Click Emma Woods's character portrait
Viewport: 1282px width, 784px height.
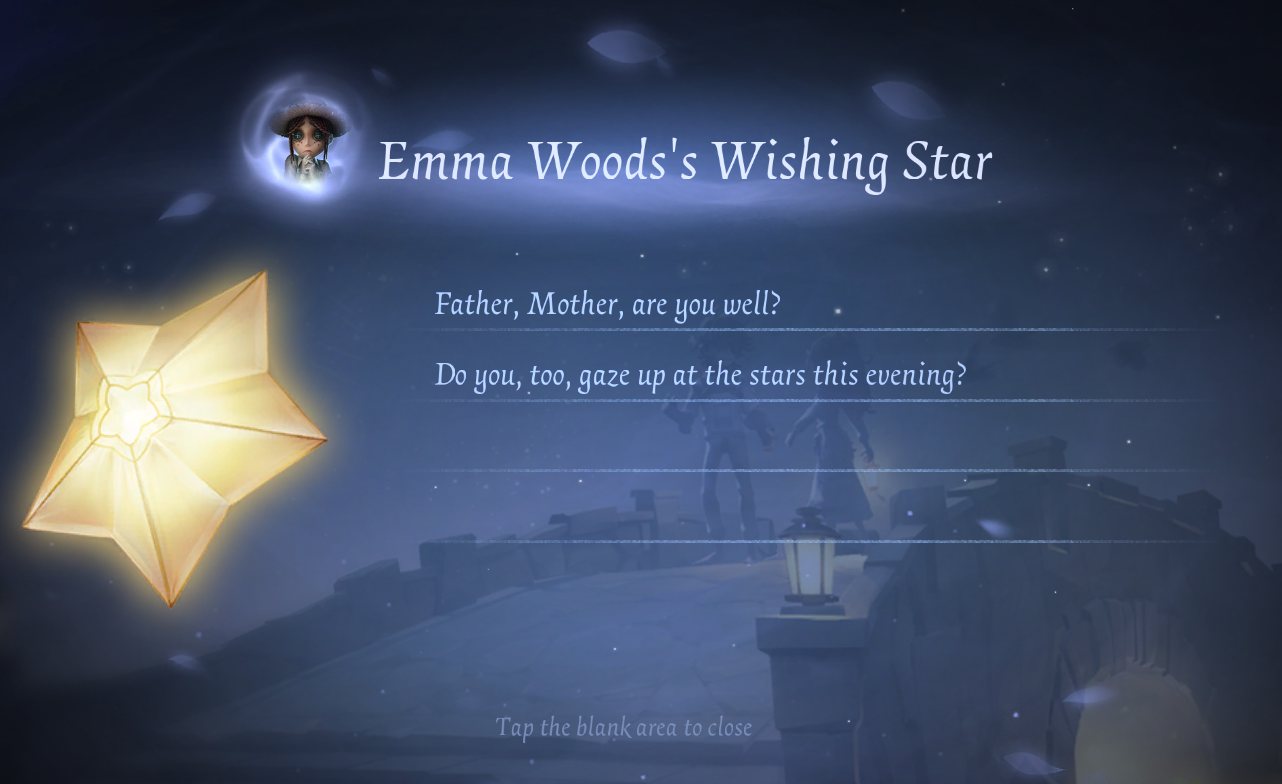(x=307, y=143)
